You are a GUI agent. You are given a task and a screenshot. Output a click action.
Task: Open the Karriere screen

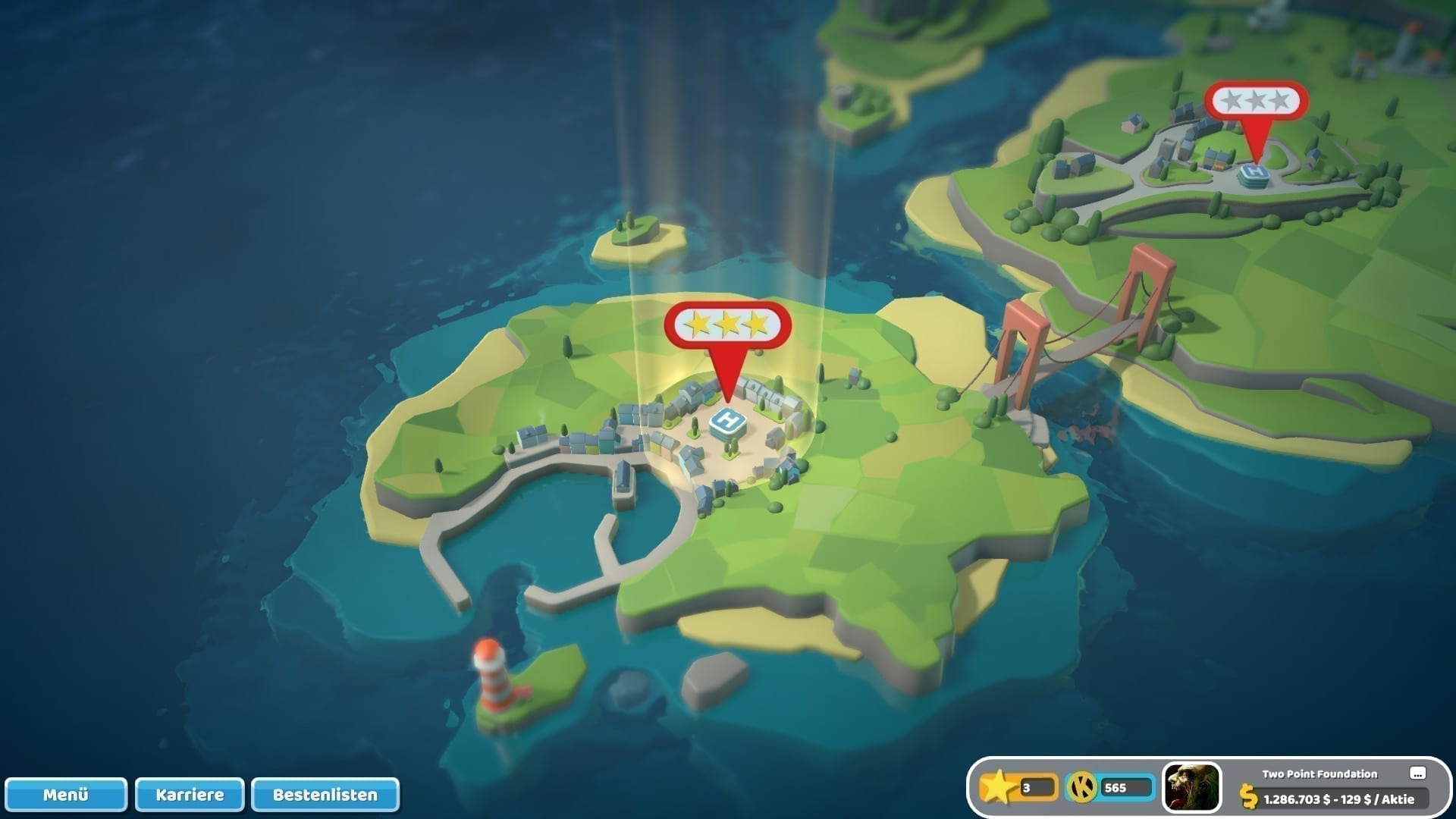190,795
